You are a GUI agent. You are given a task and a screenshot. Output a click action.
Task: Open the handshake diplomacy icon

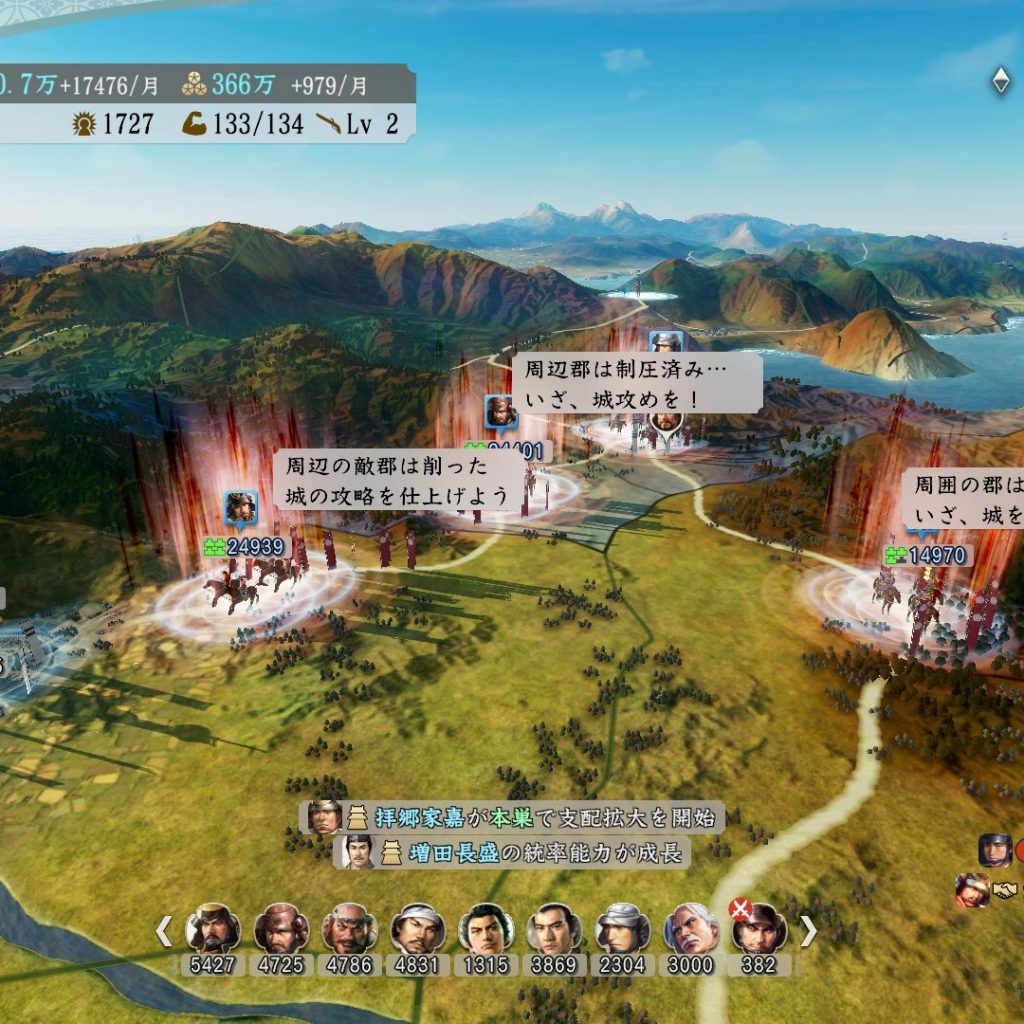(x=1005, y=889)
